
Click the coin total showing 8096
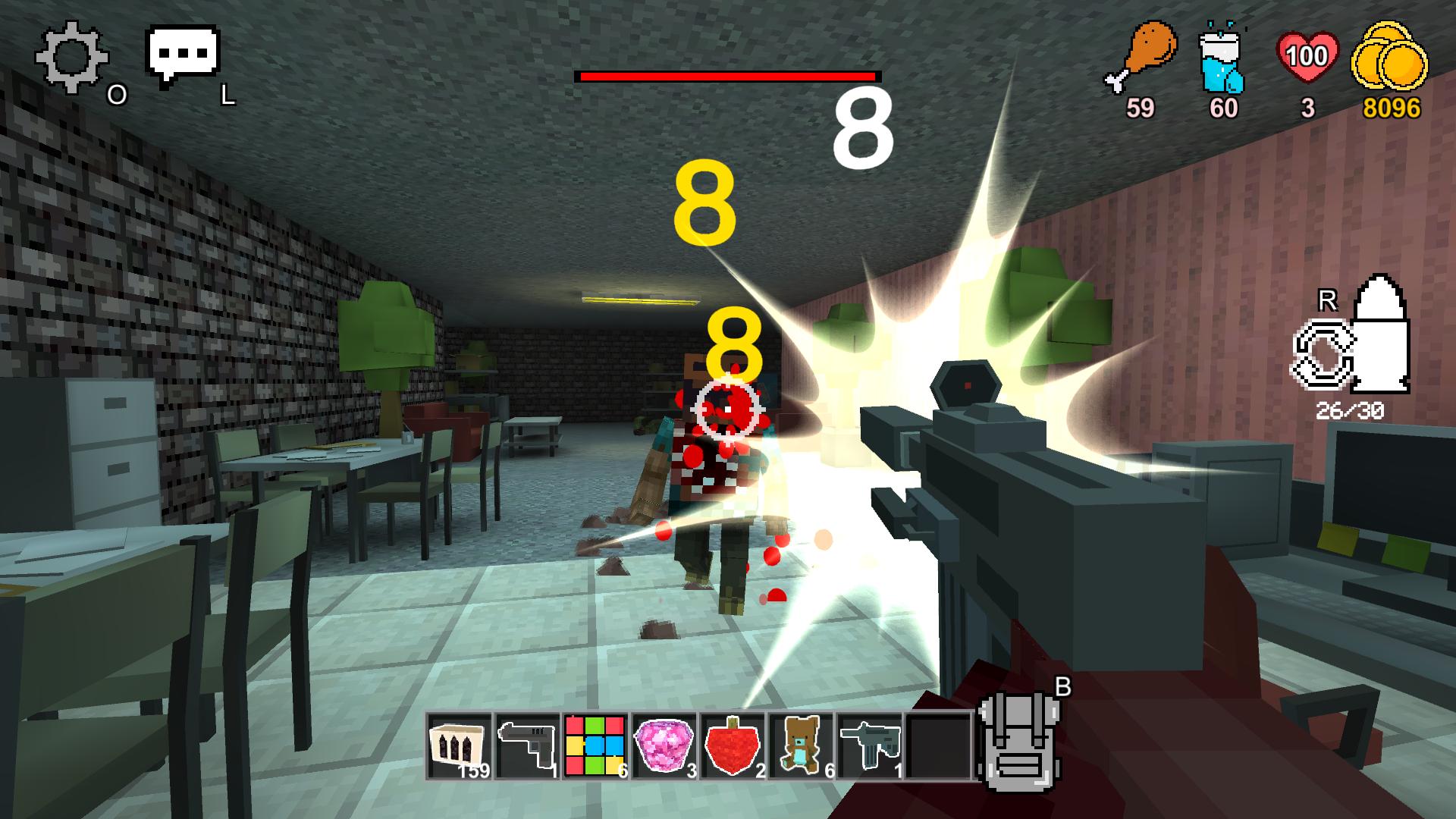1395,108
